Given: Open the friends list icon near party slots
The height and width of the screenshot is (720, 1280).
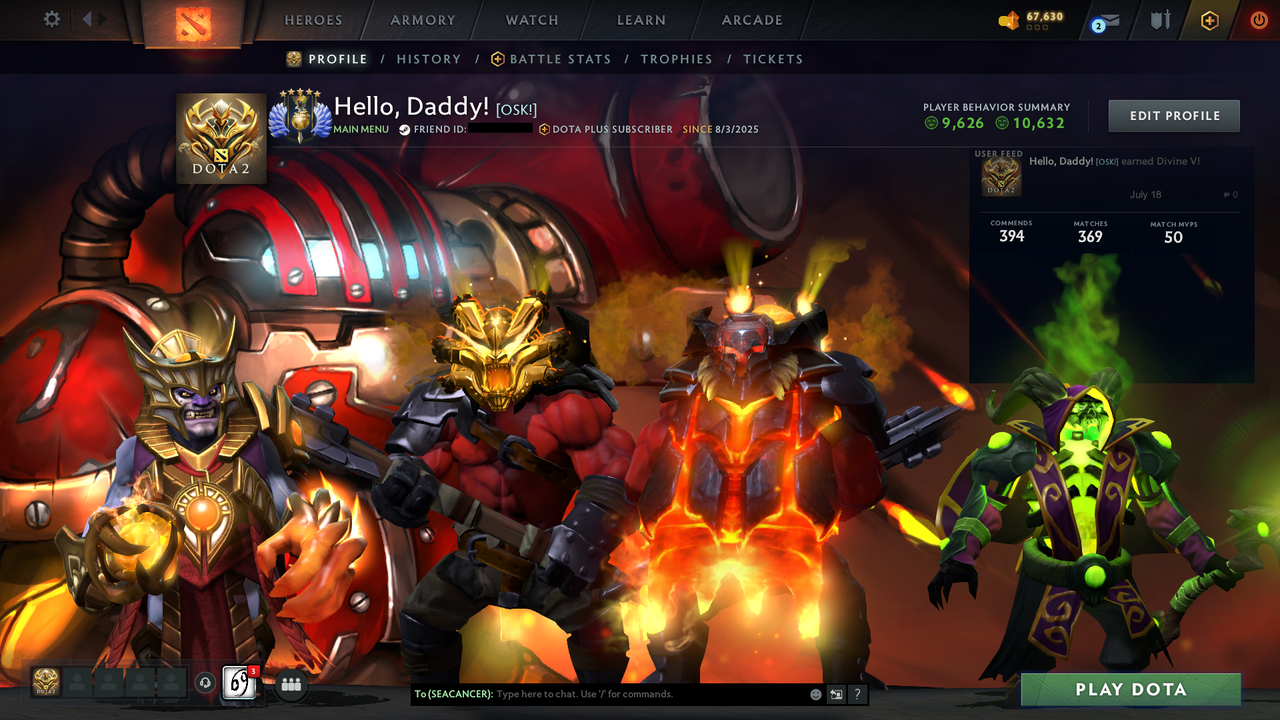Looking at the screenshot, I should 289,684.
